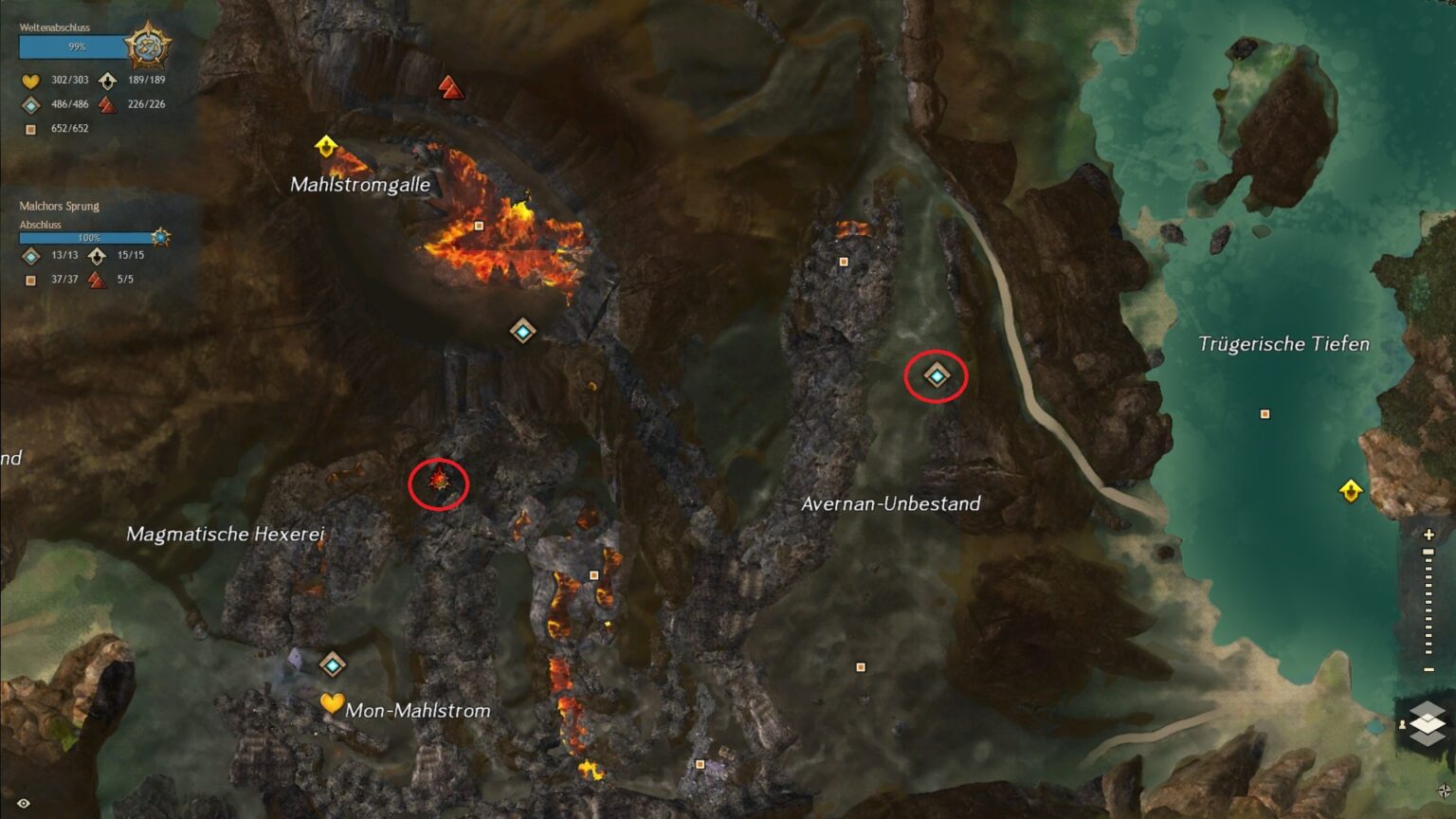Click the zoom-in plus button
This screenshot has width=1456, height=819.
1429,533
